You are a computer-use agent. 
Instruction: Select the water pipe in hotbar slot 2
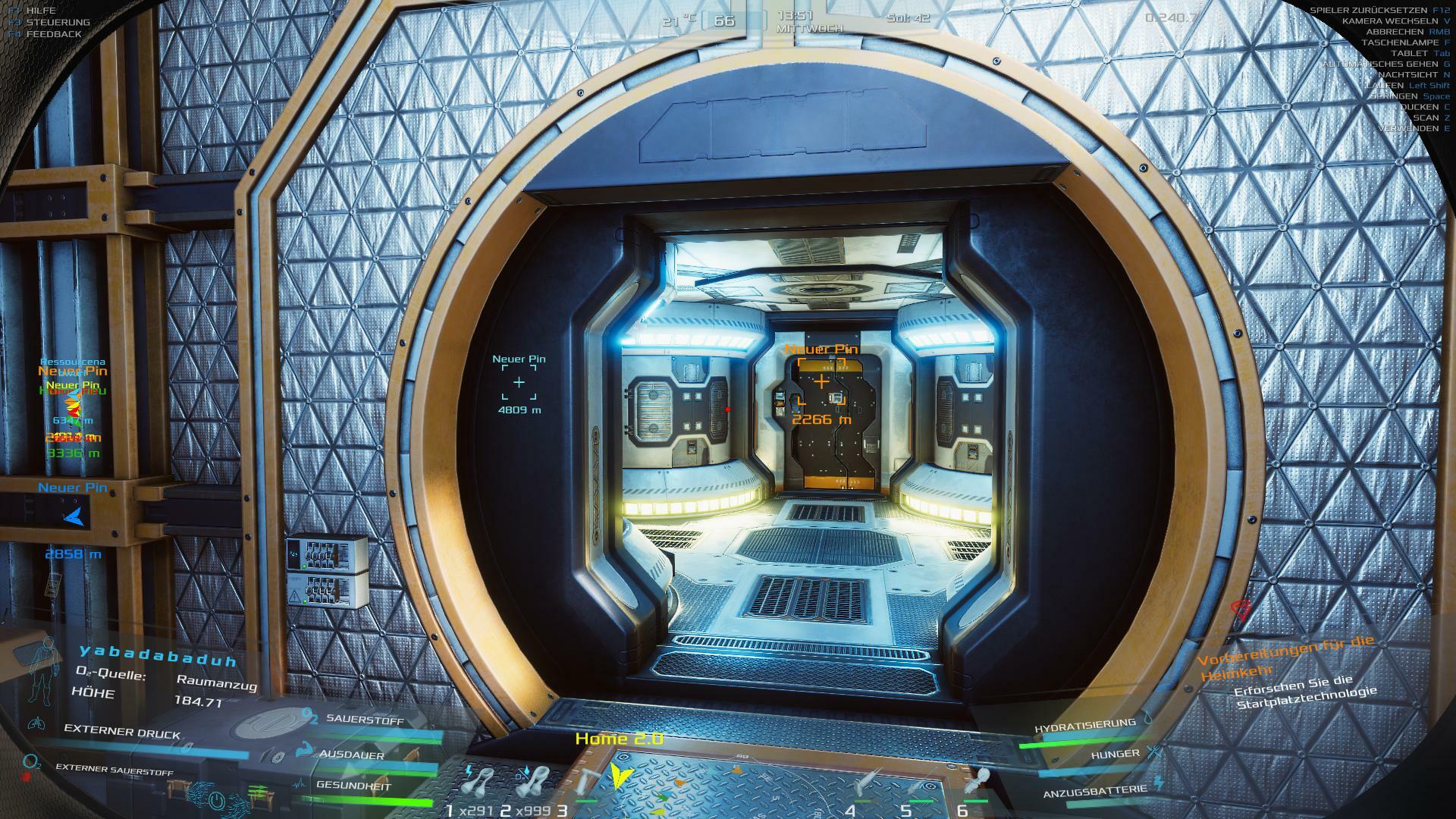[x=535, y=781]
